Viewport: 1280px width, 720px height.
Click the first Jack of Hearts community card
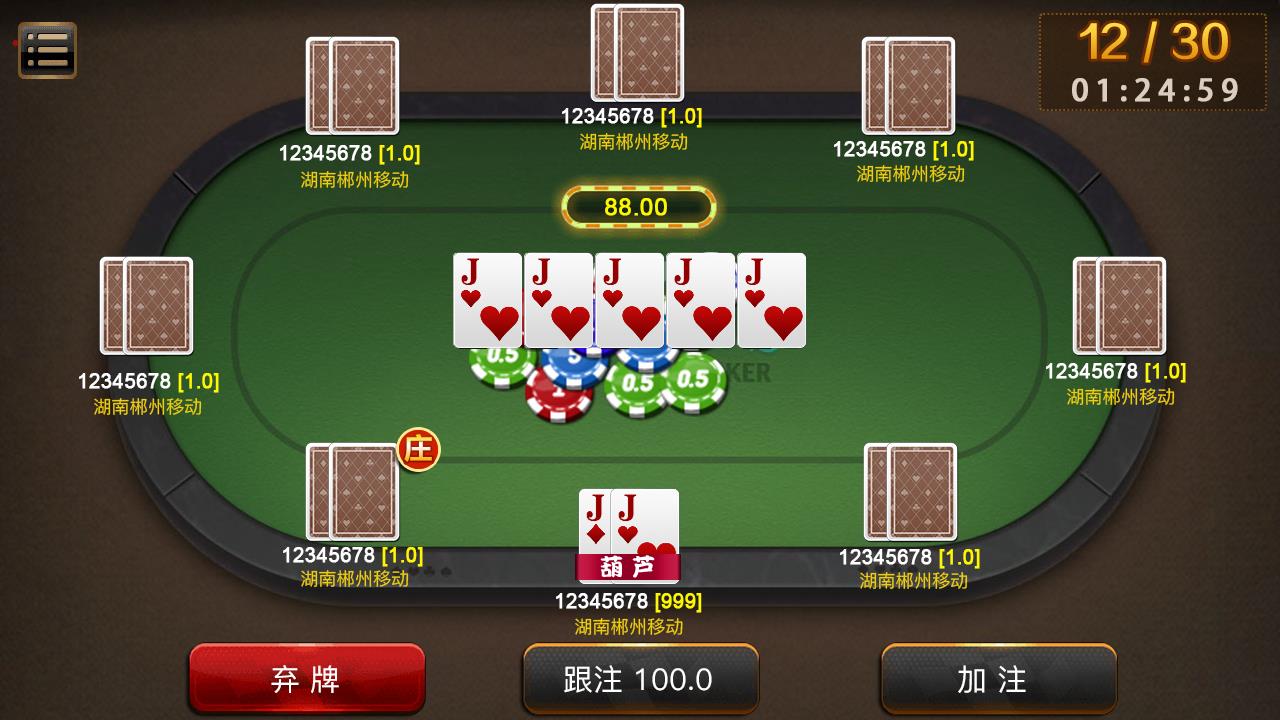point(487,299)
